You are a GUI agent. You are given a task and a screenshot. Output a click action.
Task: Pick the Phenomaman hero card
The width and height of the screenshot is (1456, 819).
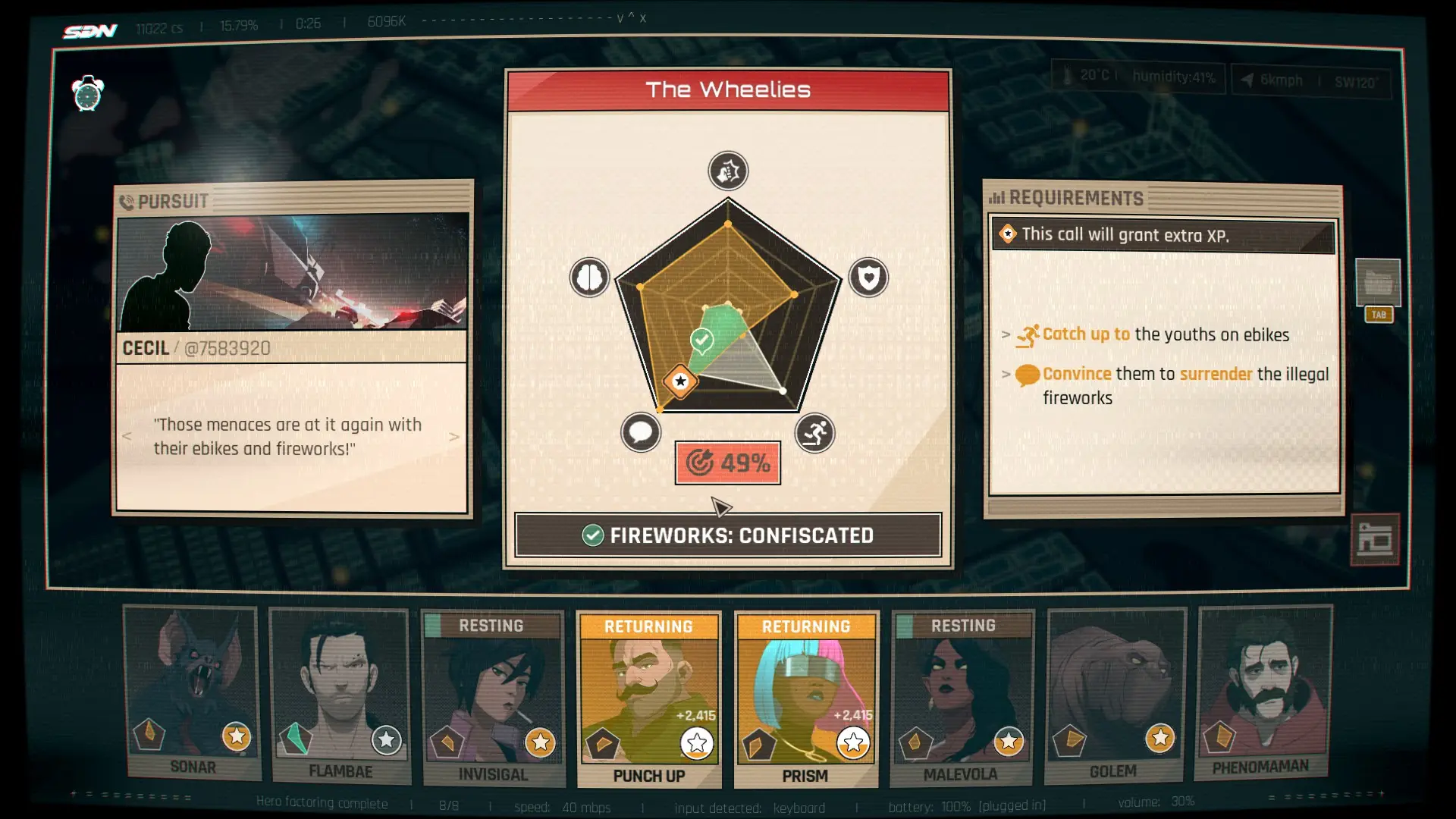1262,692
